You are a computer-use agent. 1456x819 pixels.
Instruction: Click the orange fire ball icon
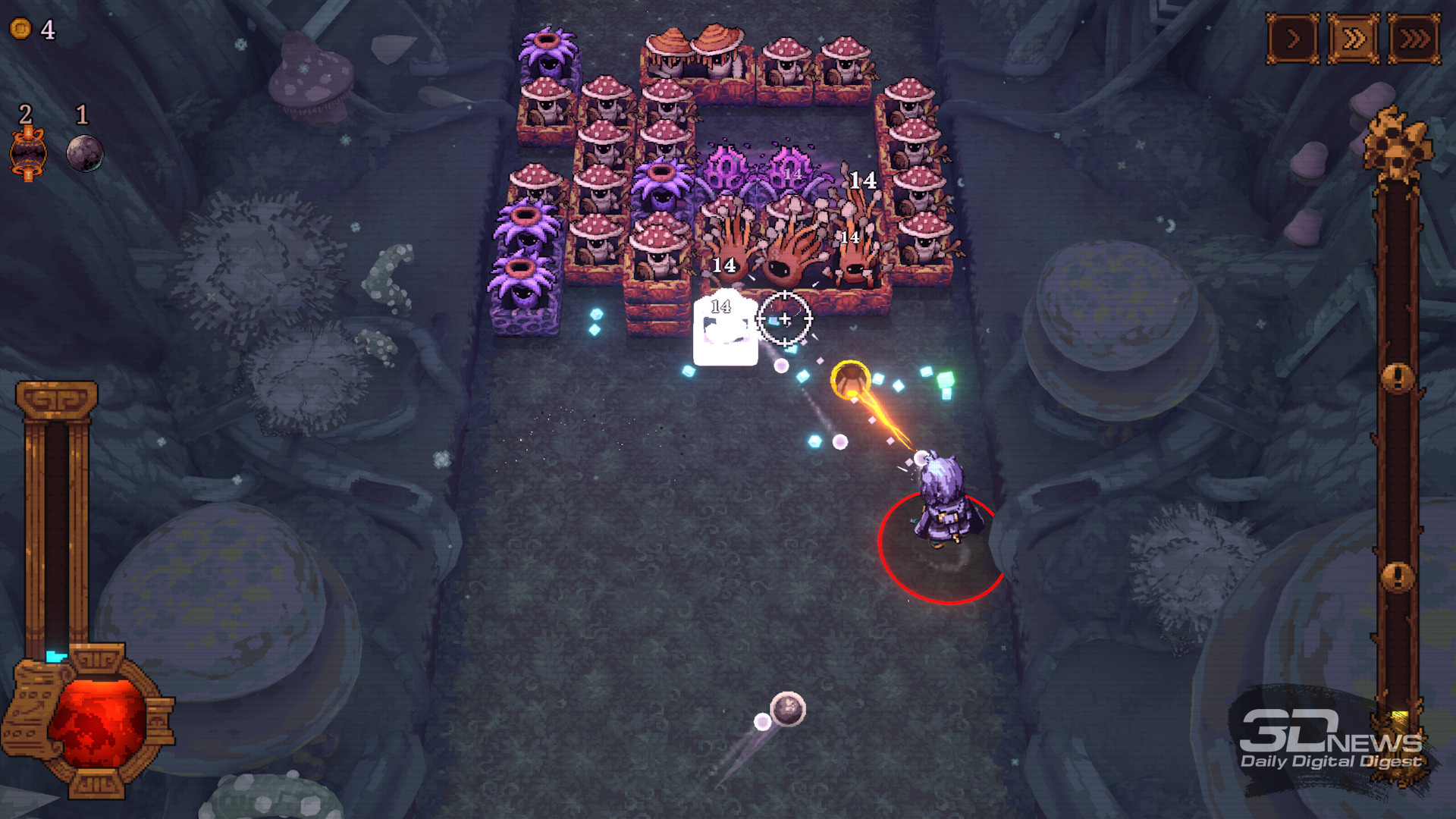tap(28, 154)
